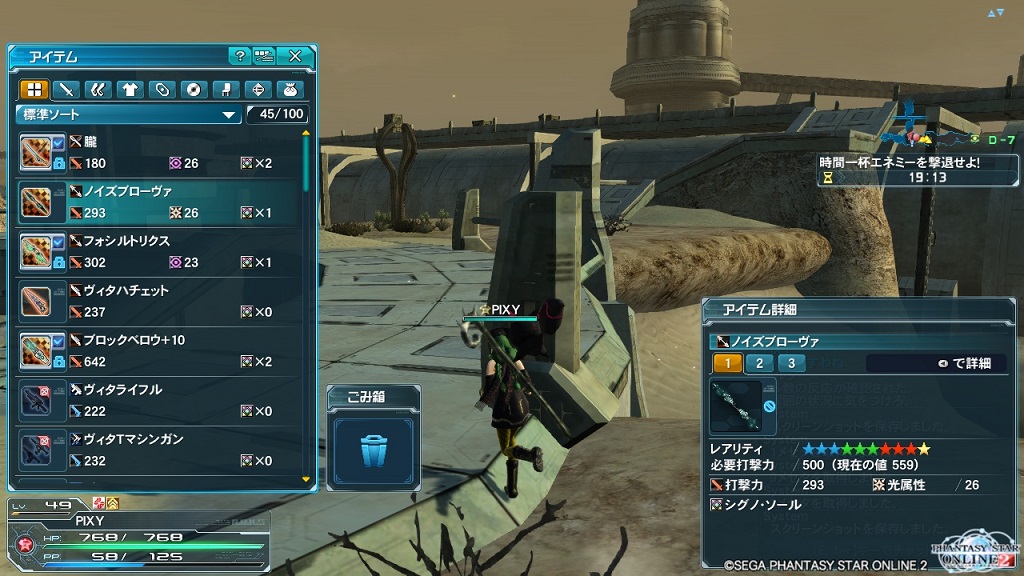Switch to the clothing shirt tab

click(130, 89)
